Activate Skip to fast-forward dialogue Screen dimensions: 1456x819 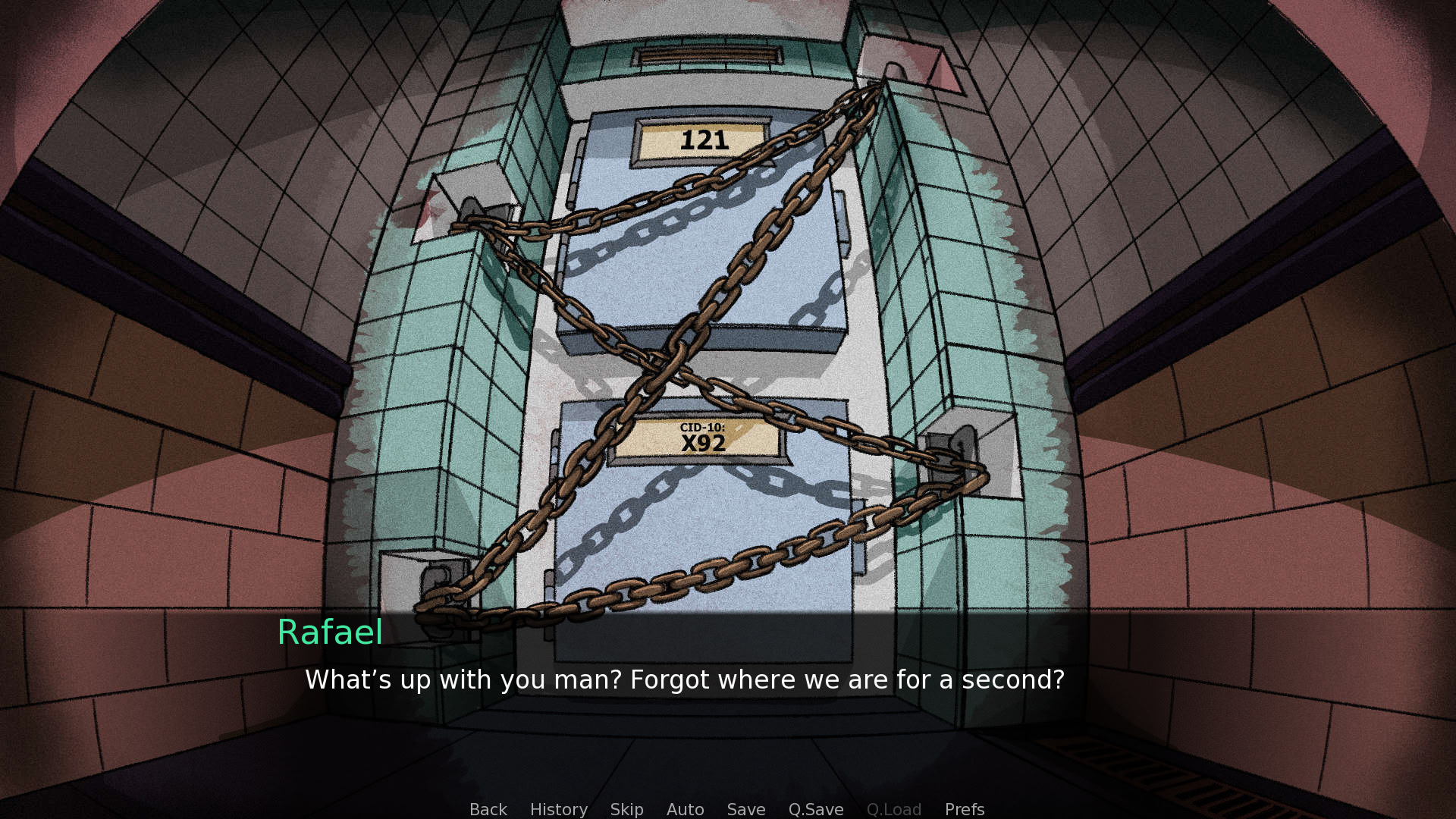[x=626, y=809]
